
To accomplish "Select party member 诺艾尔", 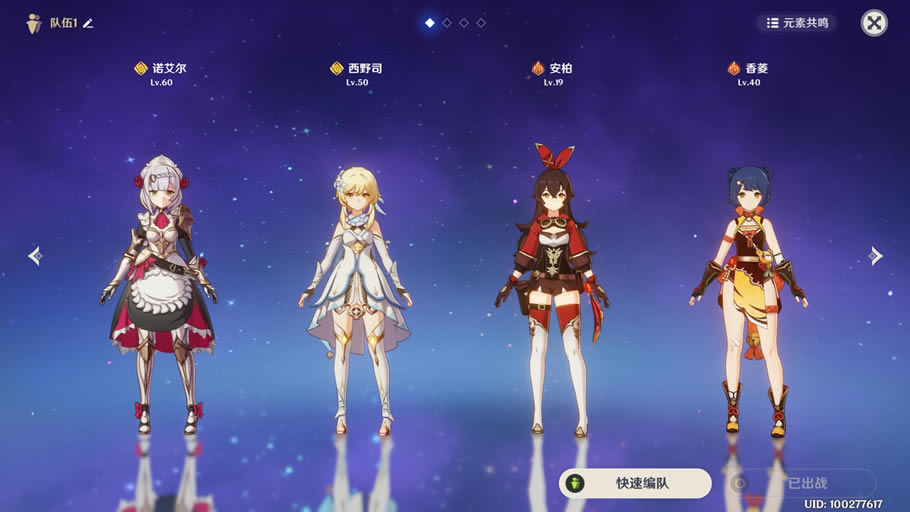I will pos(160,290).
